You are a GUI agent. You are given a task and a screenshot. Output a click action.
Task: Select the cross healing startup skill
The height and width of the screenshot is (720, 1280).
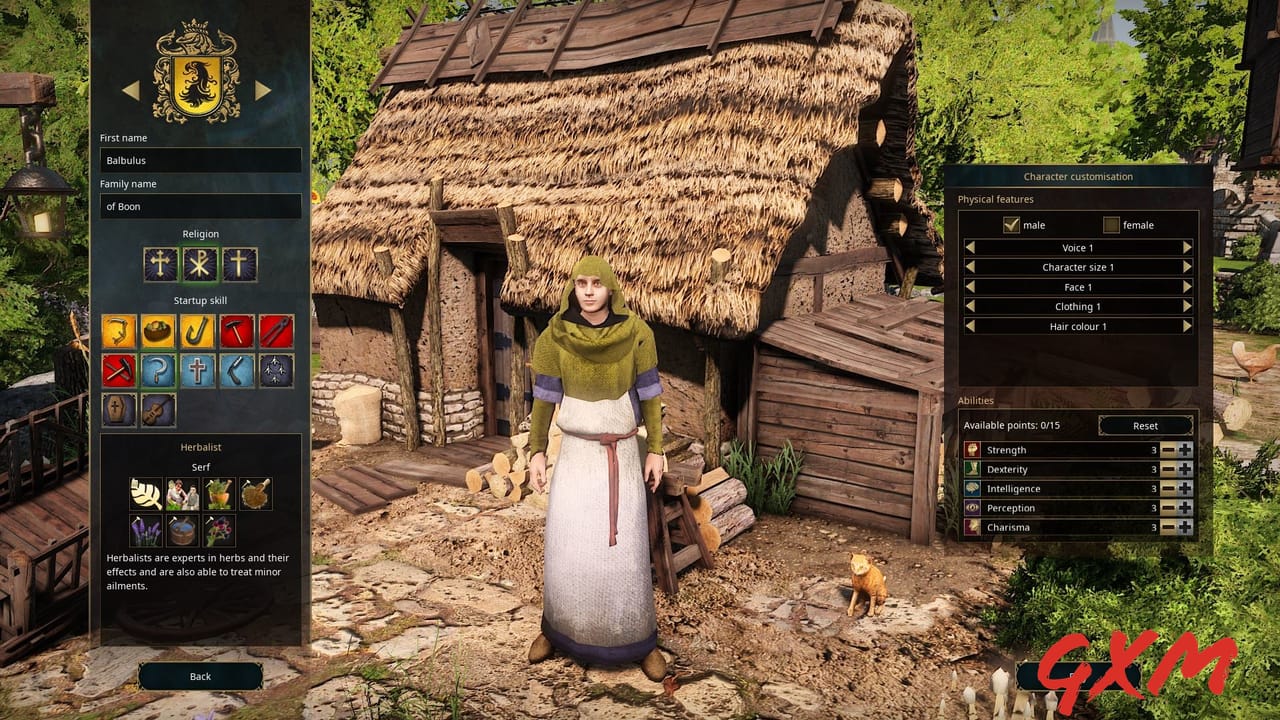click(198, 370)
